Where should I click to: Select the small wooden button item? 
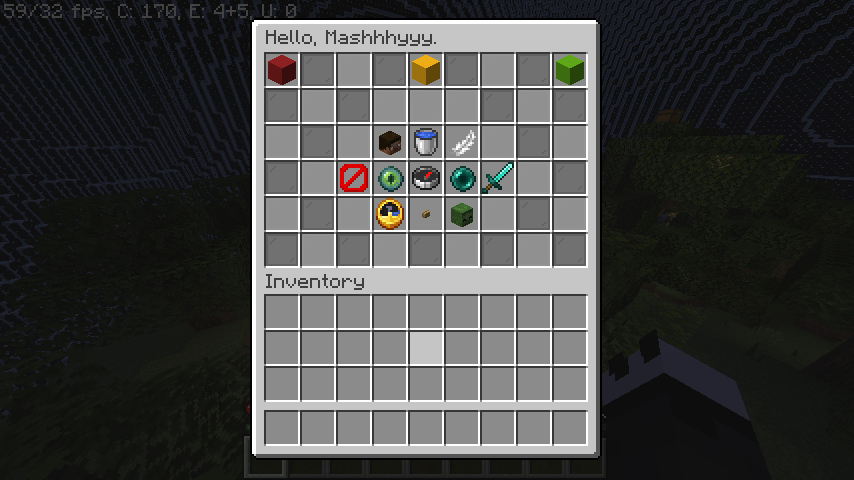pos(426,214)
